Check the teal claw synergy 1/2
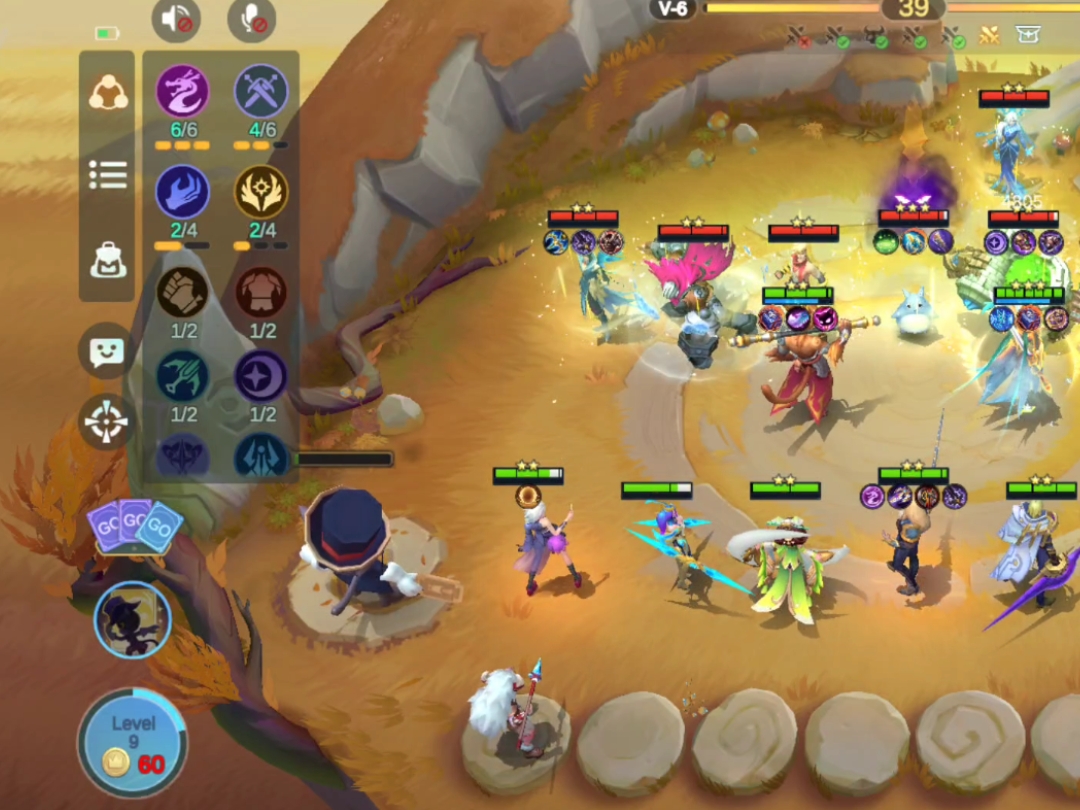This screenshot has width=1080, height=810. point(183,377)
